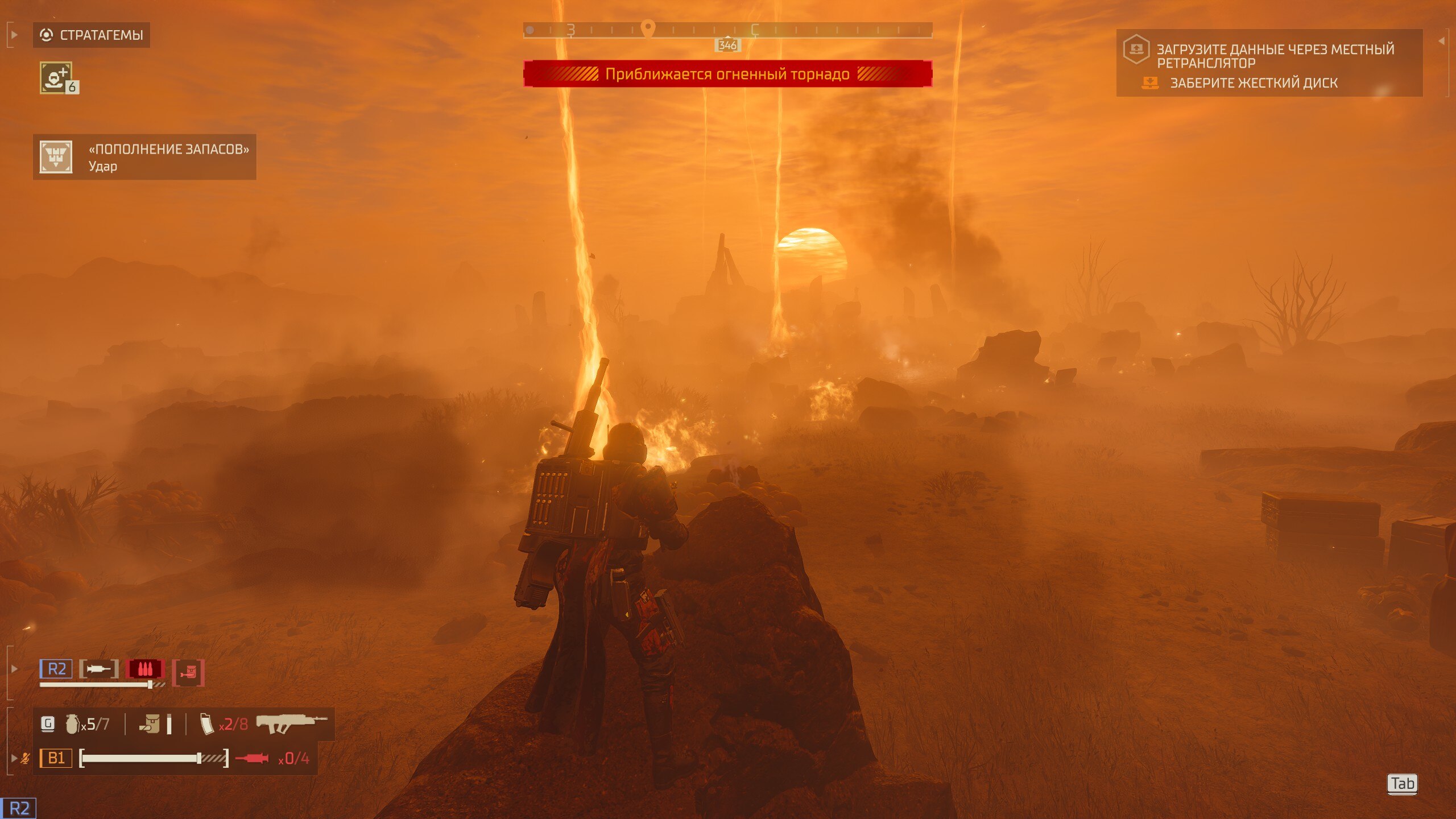1456x819 pixels.
Task: Select the ЗАБЕРИТЕ ЖЕСТКИЙ ДИСК sub-objective
Action: point(1254,83)
